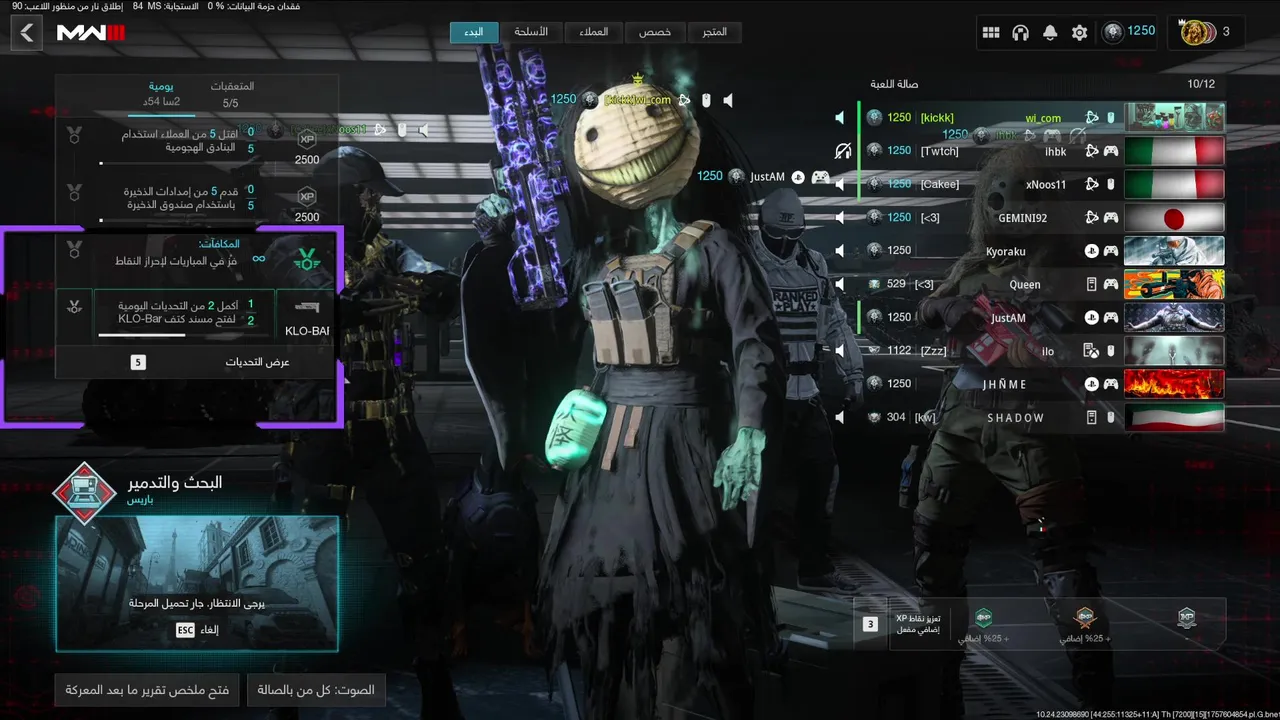Image resolution: width=1280 pixels, height=720 pixels.
Task: Open the الأسلحة weapons tab
Action: 531,32
